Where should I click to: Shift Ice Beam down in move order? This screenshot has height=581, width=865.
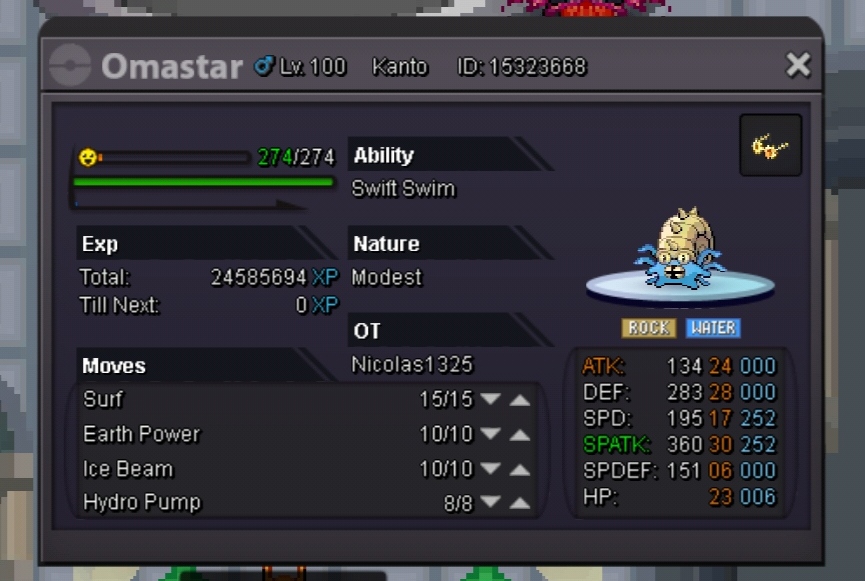pos(490,469)
